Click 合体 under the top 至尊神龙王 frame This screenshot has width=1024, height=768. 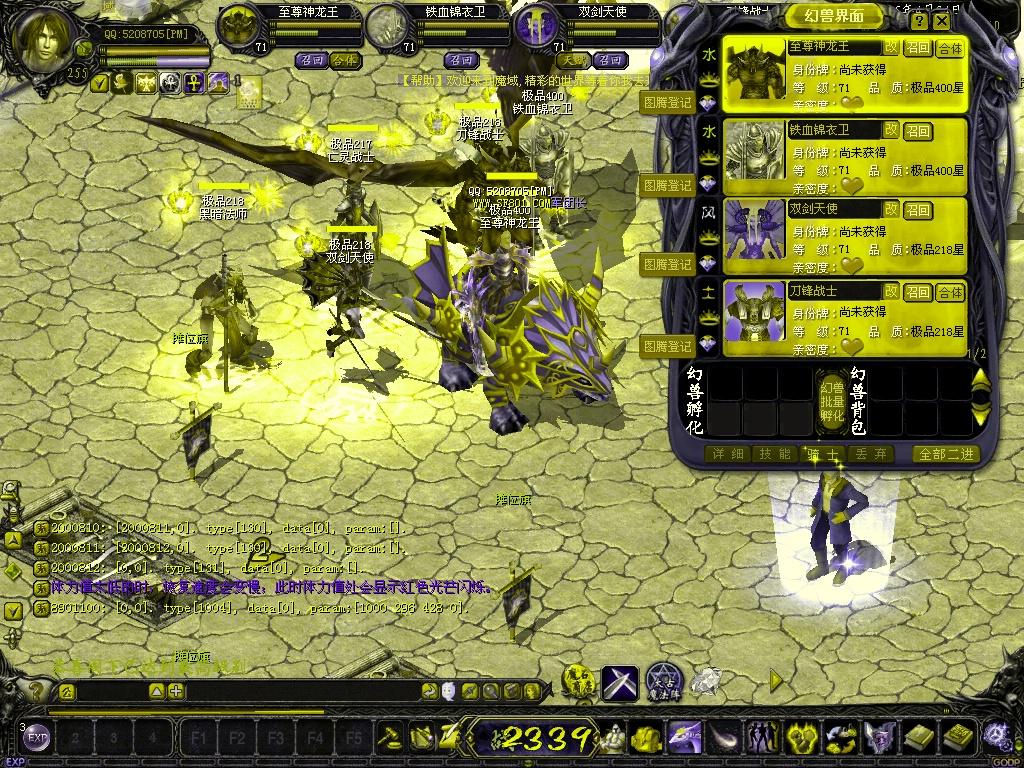pyautogui.click(x=343, y=60)
